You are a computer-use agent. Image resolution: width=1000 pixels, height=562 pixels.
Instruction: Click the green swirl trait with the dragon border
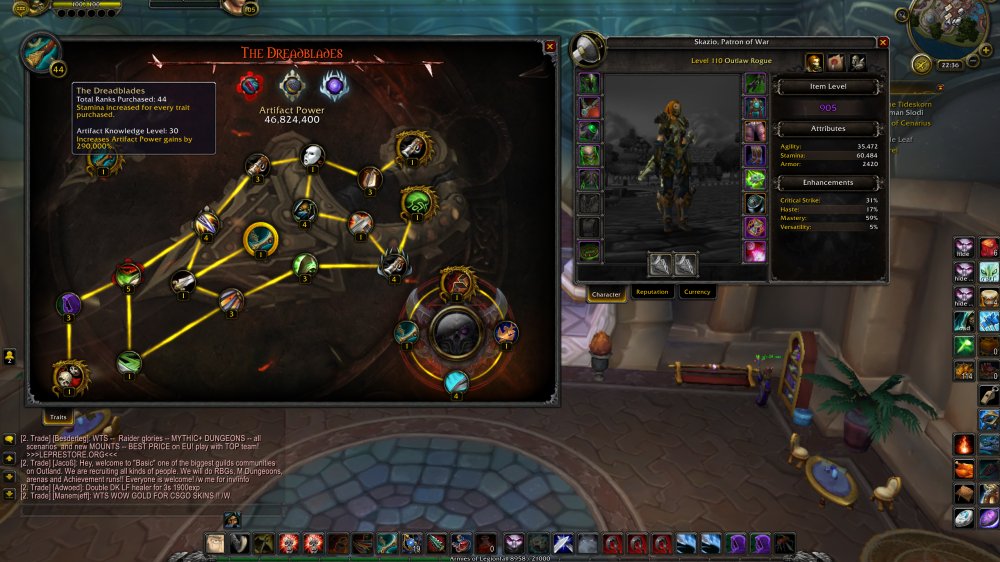420,202
